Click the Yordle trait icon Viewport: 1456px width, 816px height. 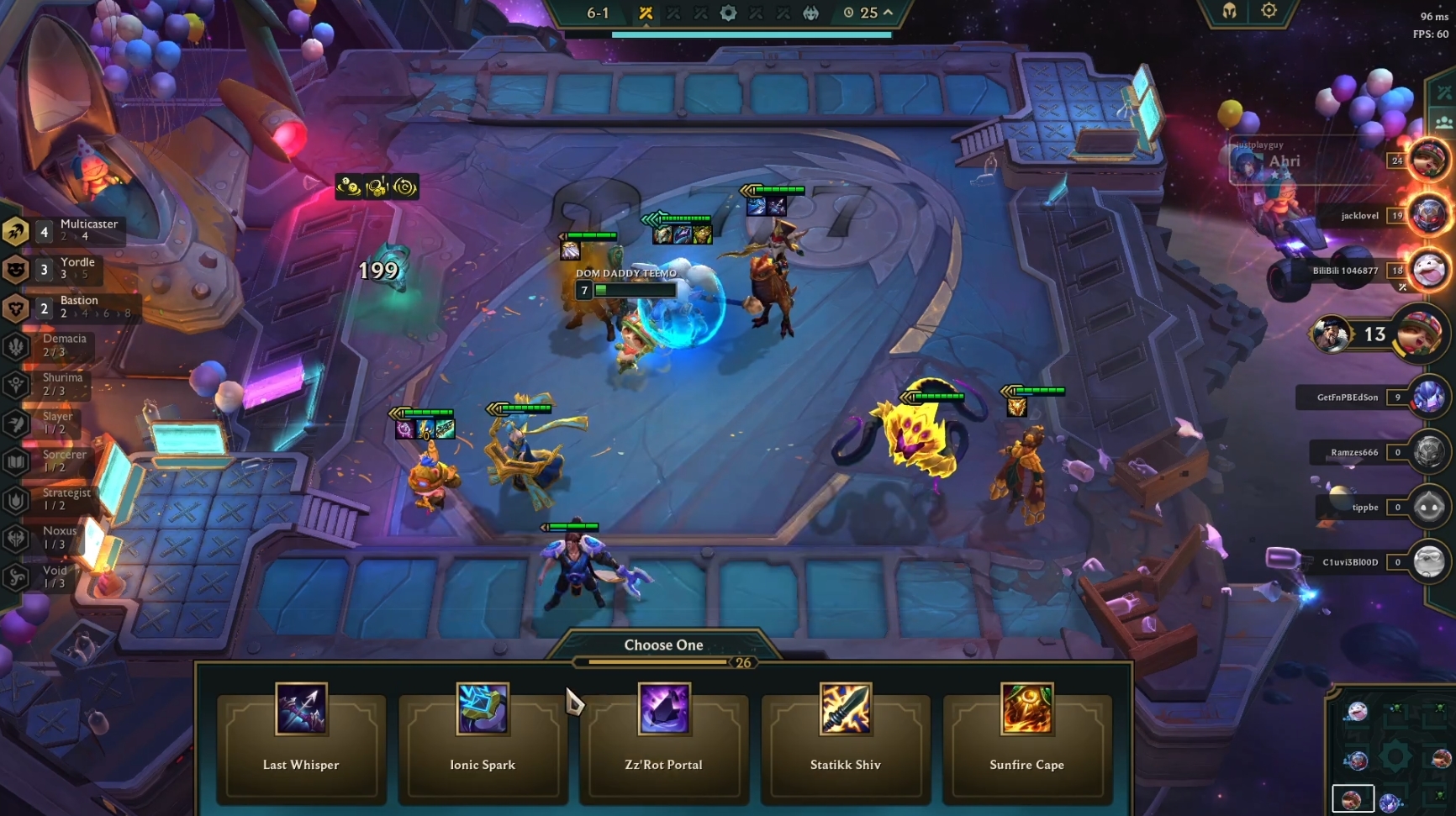click(13, 268)
